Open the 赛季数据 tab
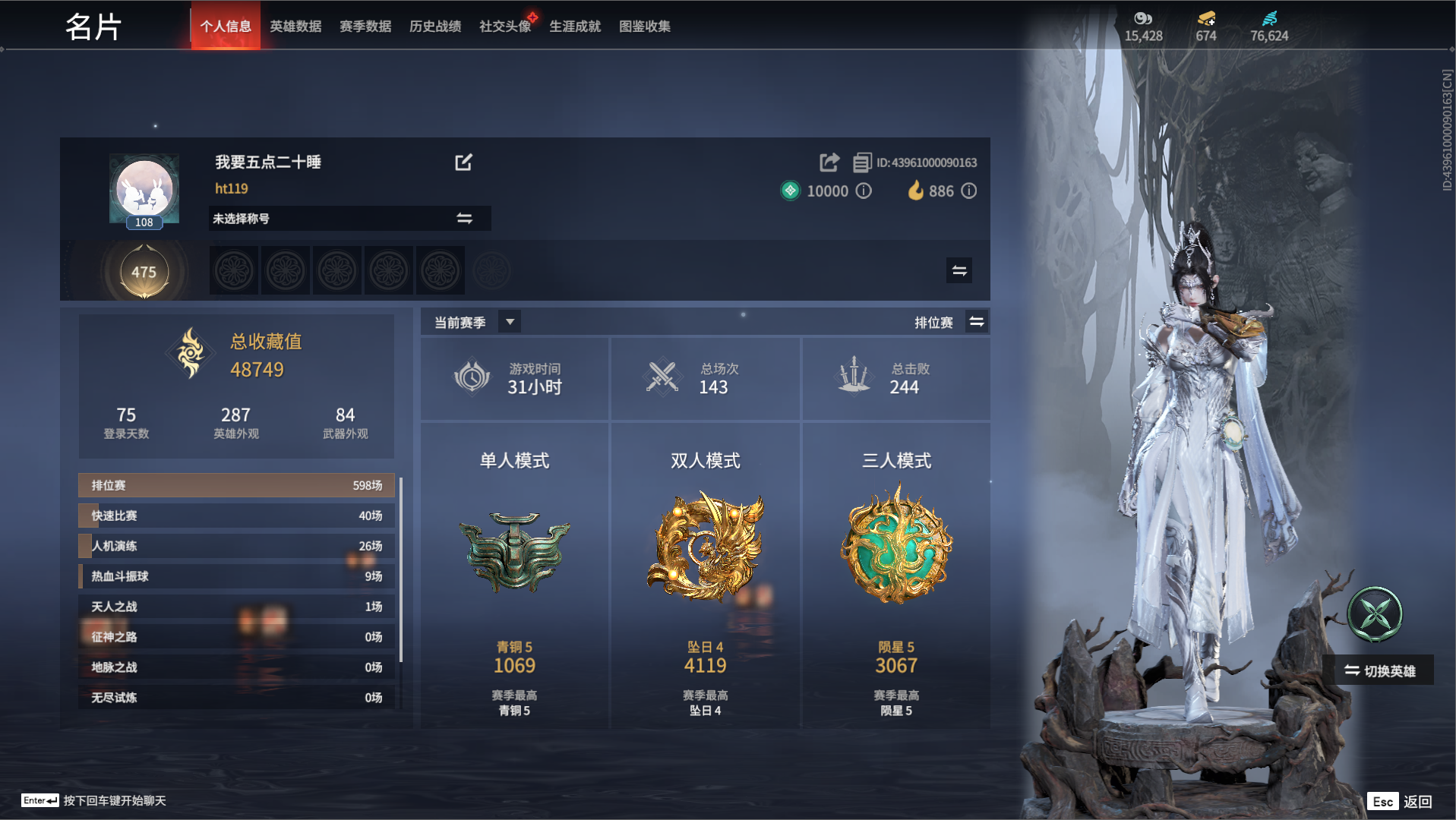Screen dimensions: 1456x820 coord(365,27)
